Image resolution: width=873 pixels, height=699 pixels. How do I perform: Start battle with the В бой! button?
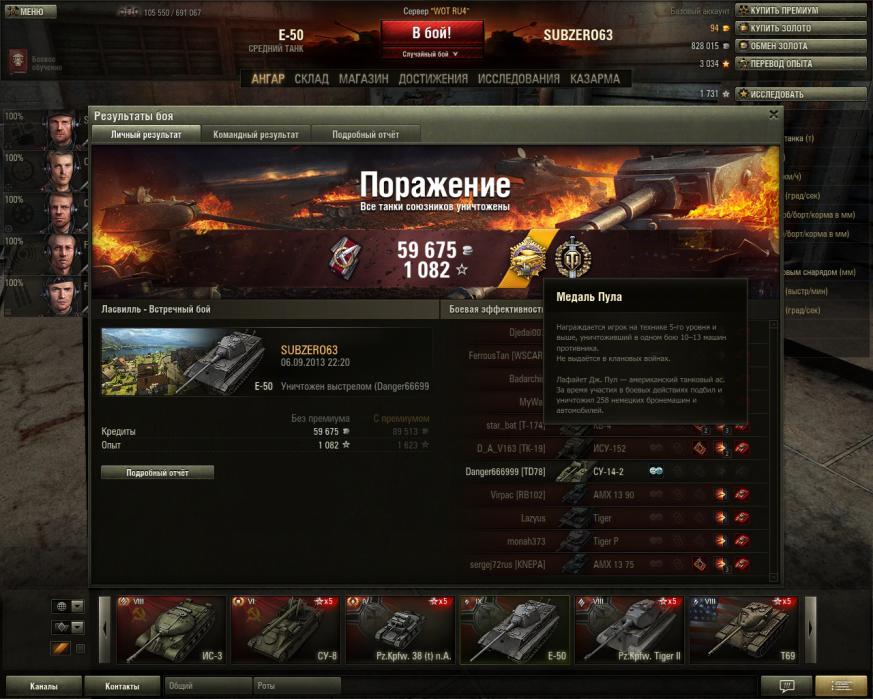pos(431,33)
